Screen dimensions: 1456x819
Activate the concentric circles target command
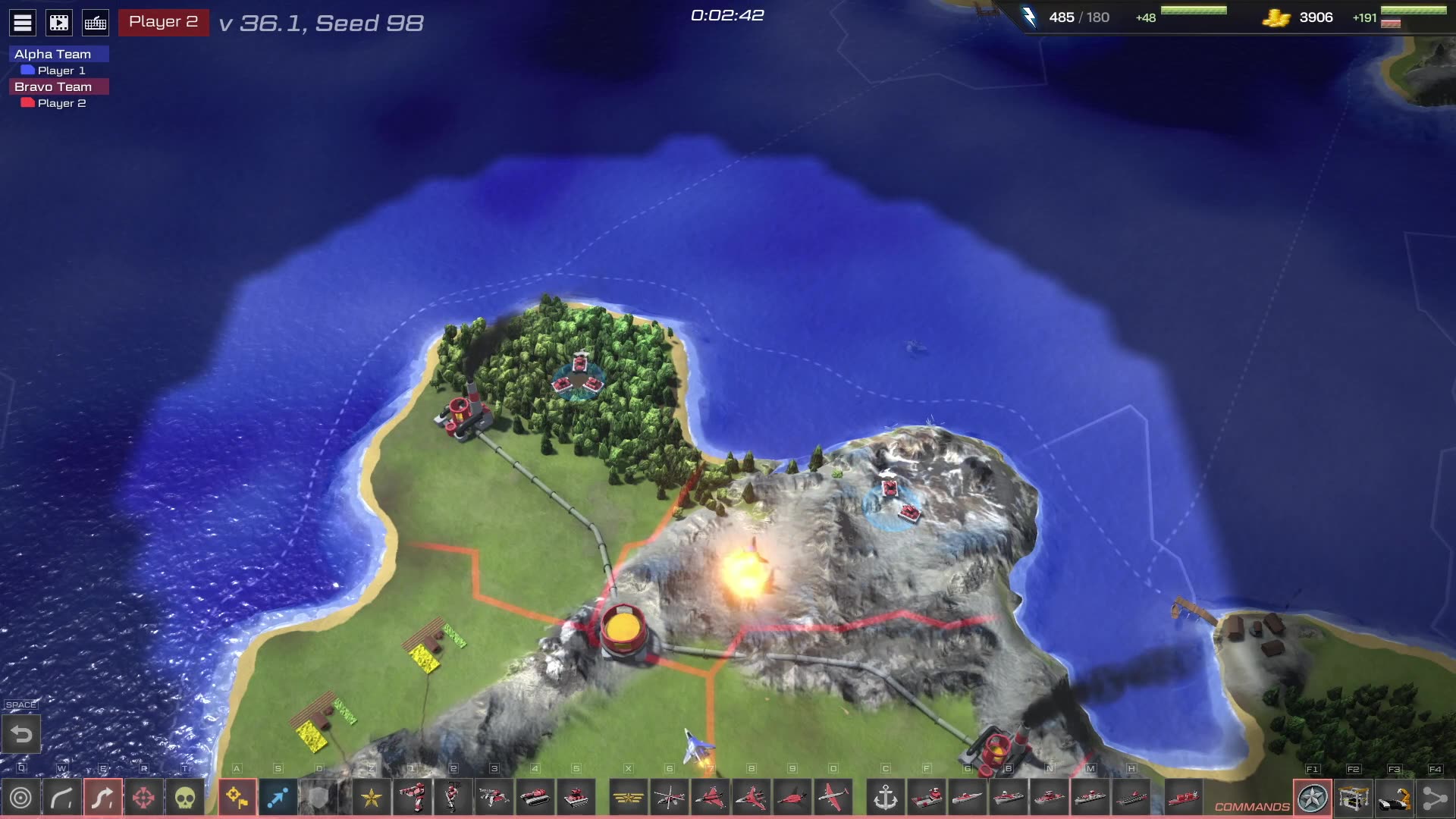(x=21, y=798)
